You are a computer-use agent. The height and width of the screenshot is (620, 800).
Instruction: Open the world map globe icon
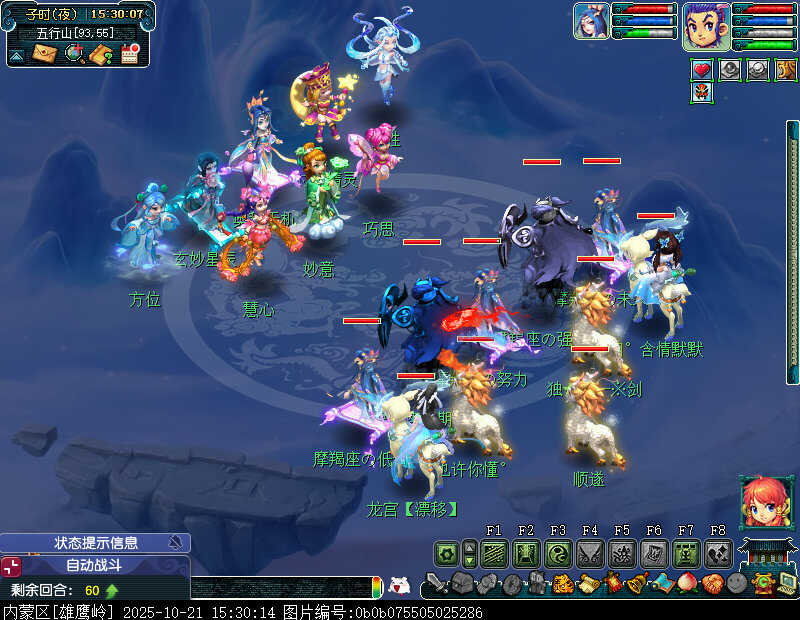coord(73,54)
